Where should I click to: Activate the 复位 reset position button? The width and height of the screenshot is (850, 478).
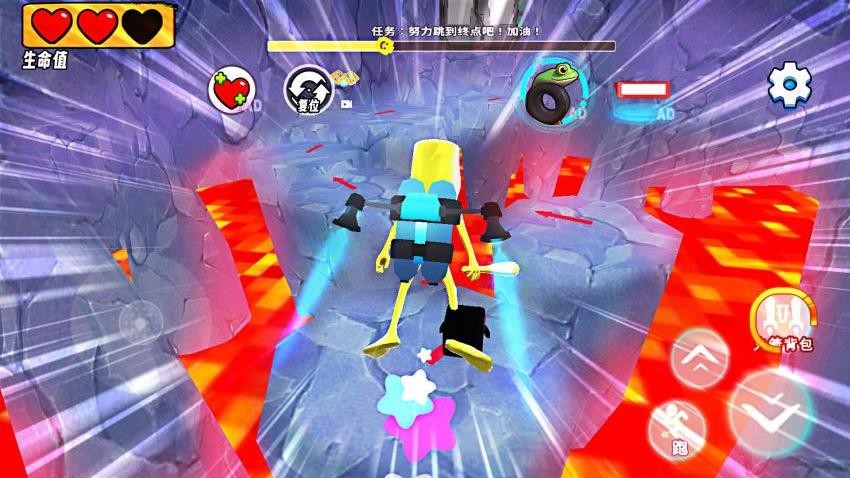(305, 89)
